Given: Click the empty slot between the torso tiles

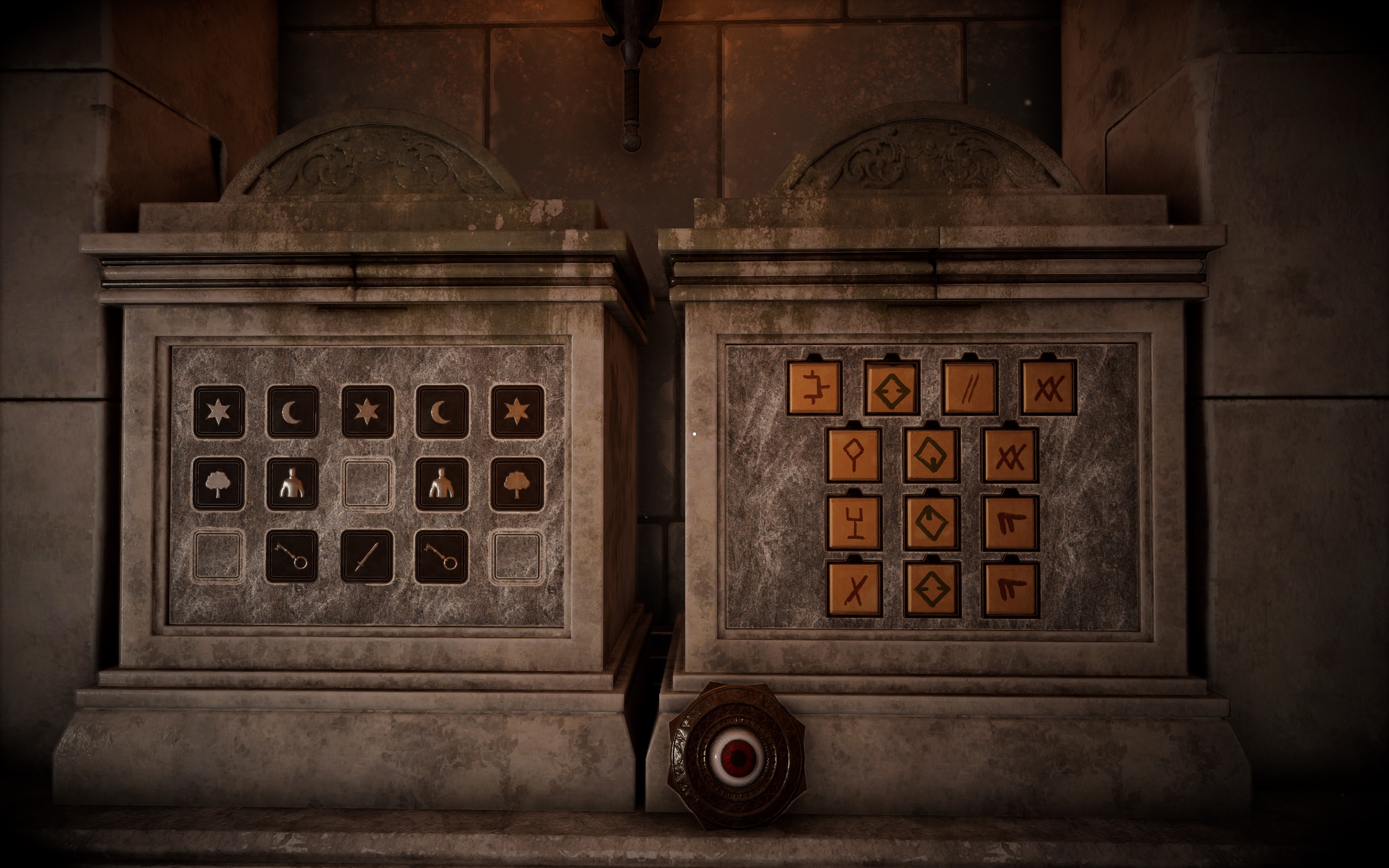Looking at the screenshot, I should 367,484.
